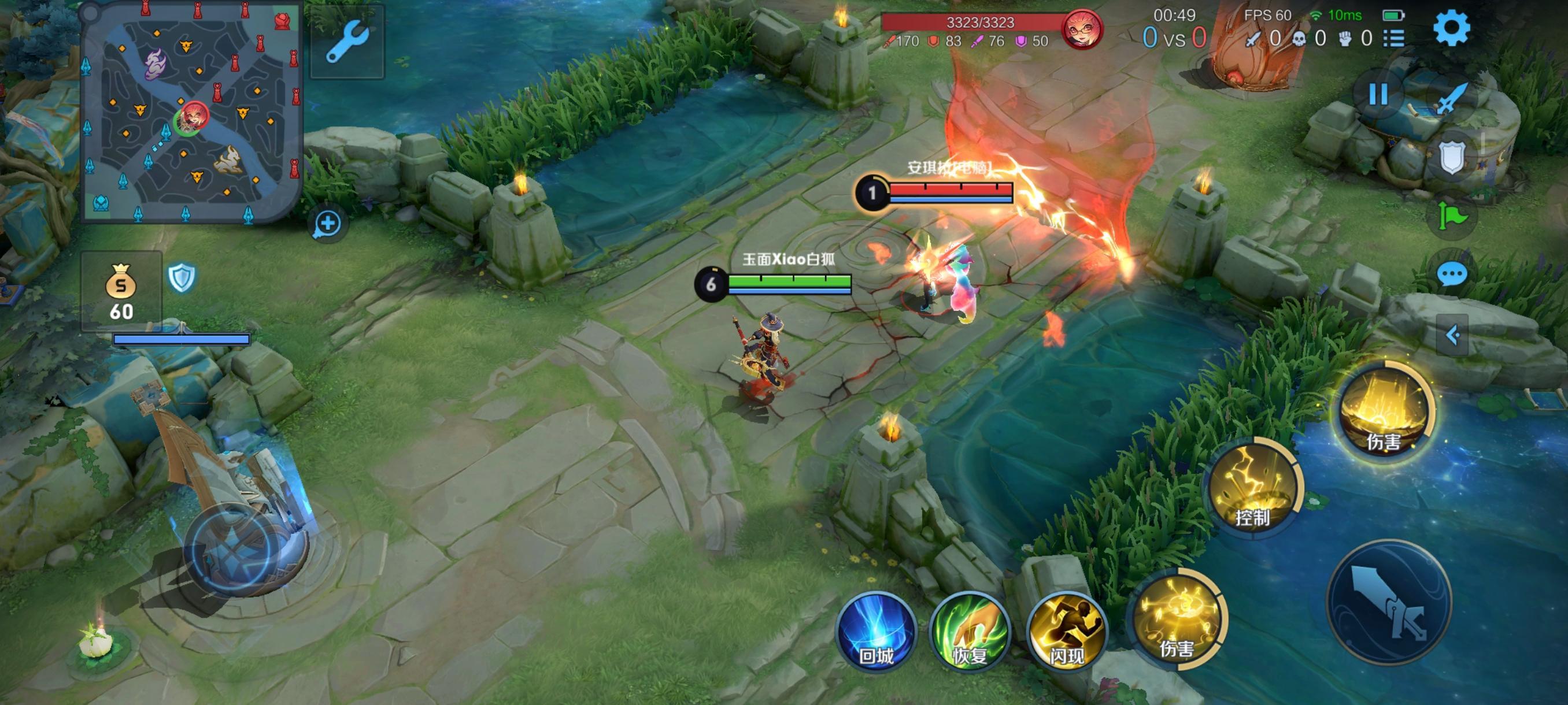This screenshot has width=1568, height=705.
Task: Select the white shield icon on right
Action: point(1452,157)
